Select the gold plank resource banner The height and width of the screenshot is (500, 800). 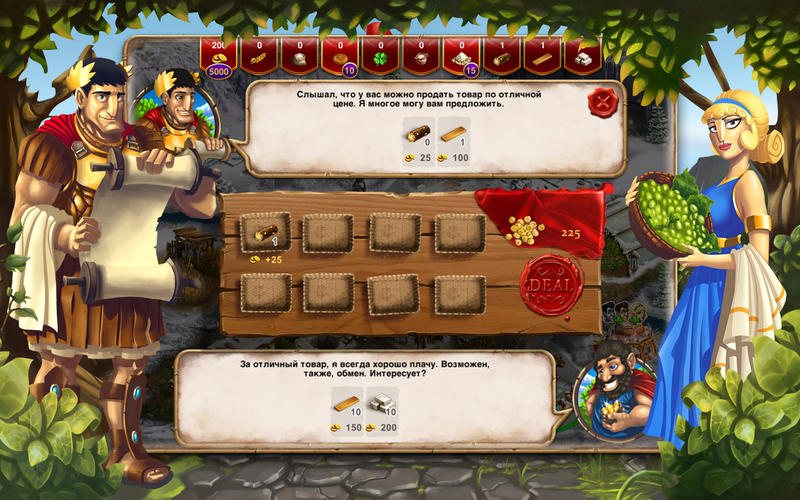pyautogui.click(x=542, y=57)
